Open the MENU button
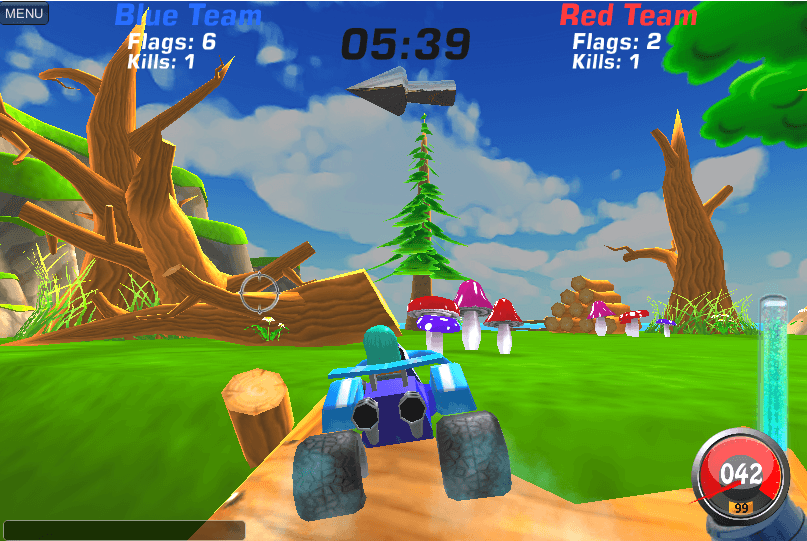 pos(24,13)
